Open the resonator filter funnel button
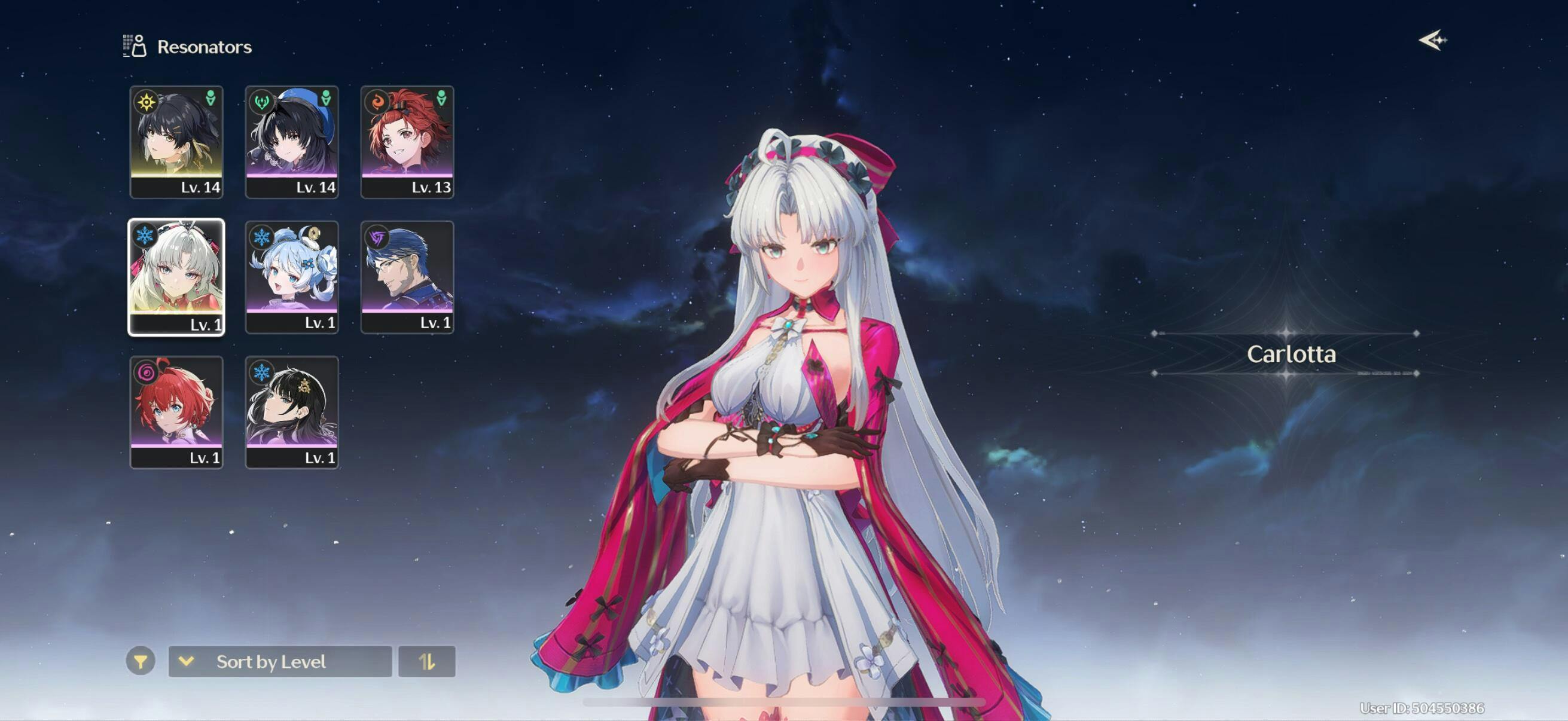The height and width of the screenshot is (721, 1568). pos(141,661)
